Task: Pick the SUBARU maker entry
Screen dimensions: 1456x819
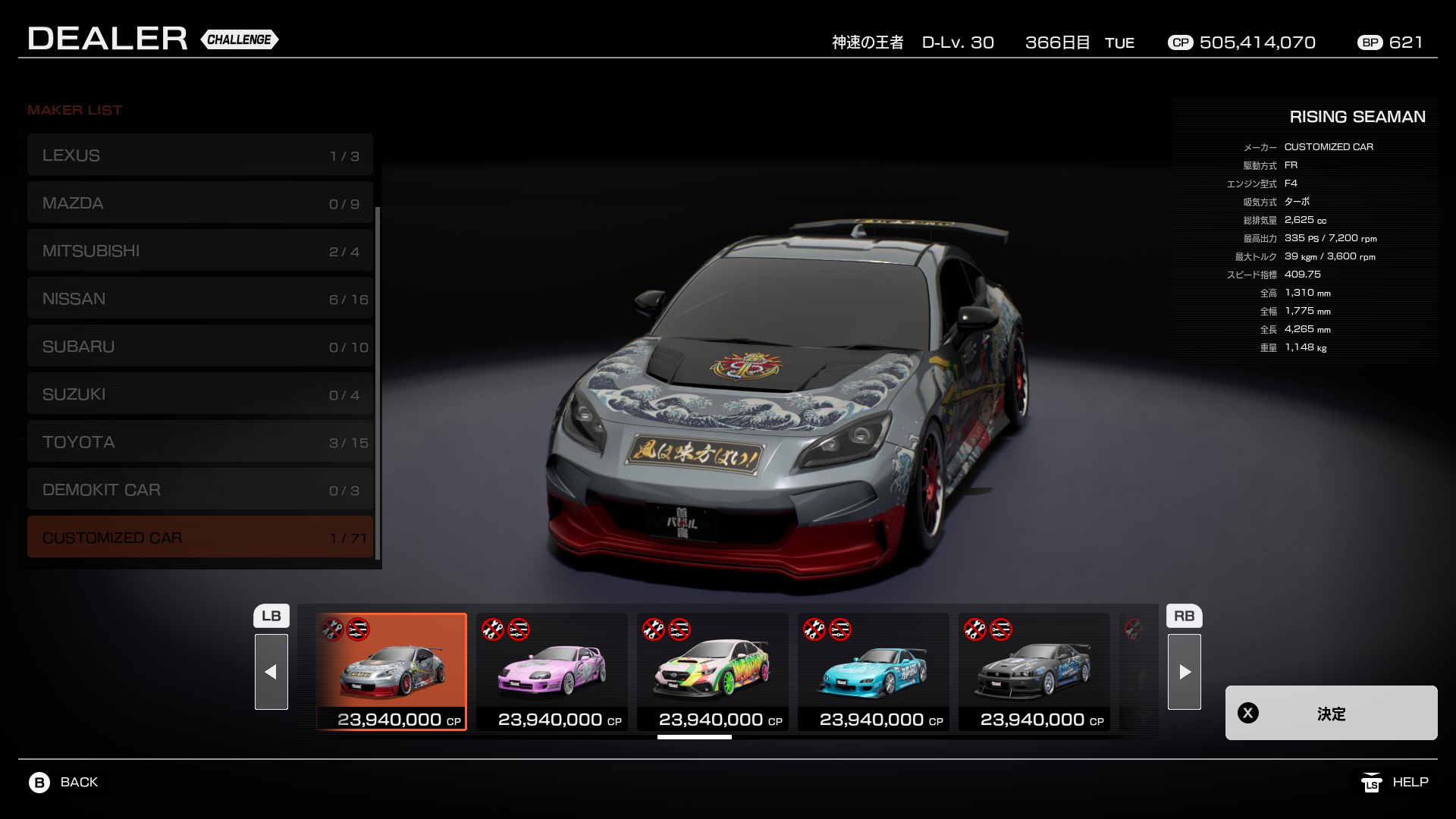Action: click(200, 347)
